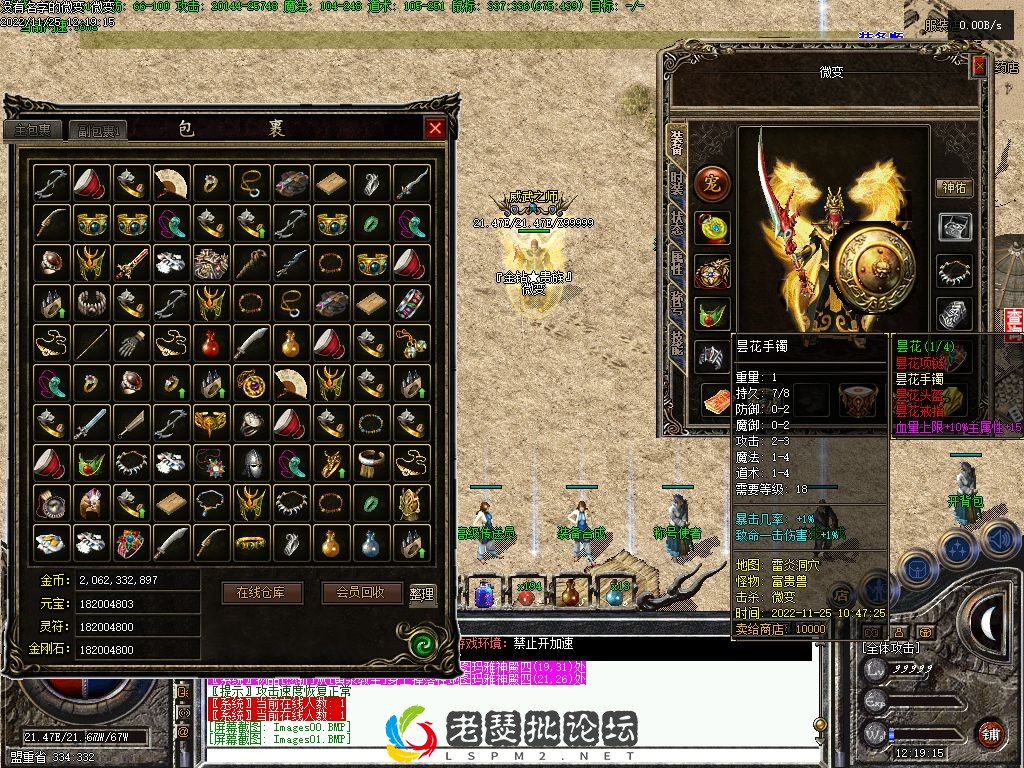Close the character equipment panel
This screenshot has width=1024, height=768.
(979, 68)
